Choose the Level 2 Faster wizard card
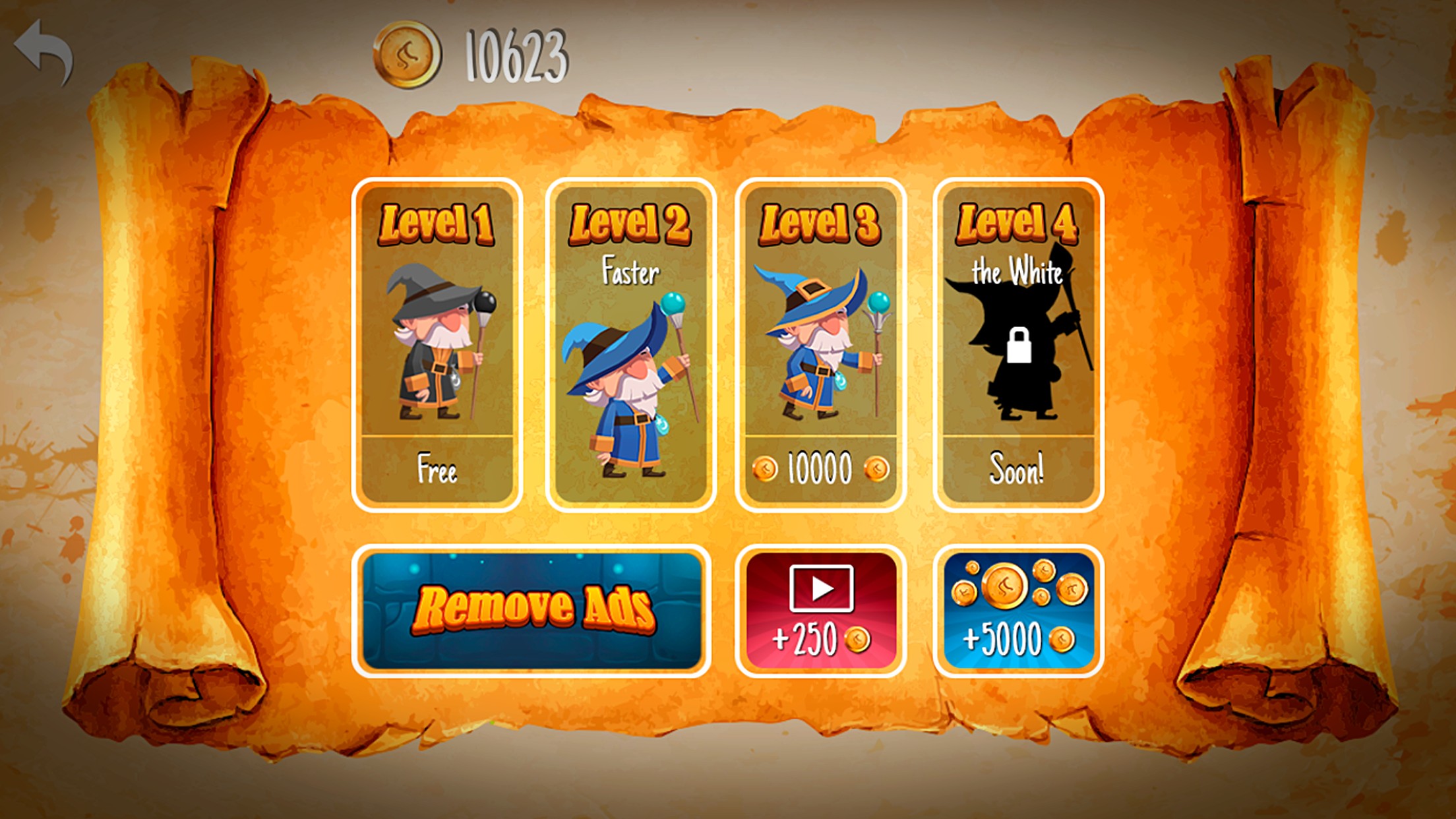 click(x=630, y=344)
